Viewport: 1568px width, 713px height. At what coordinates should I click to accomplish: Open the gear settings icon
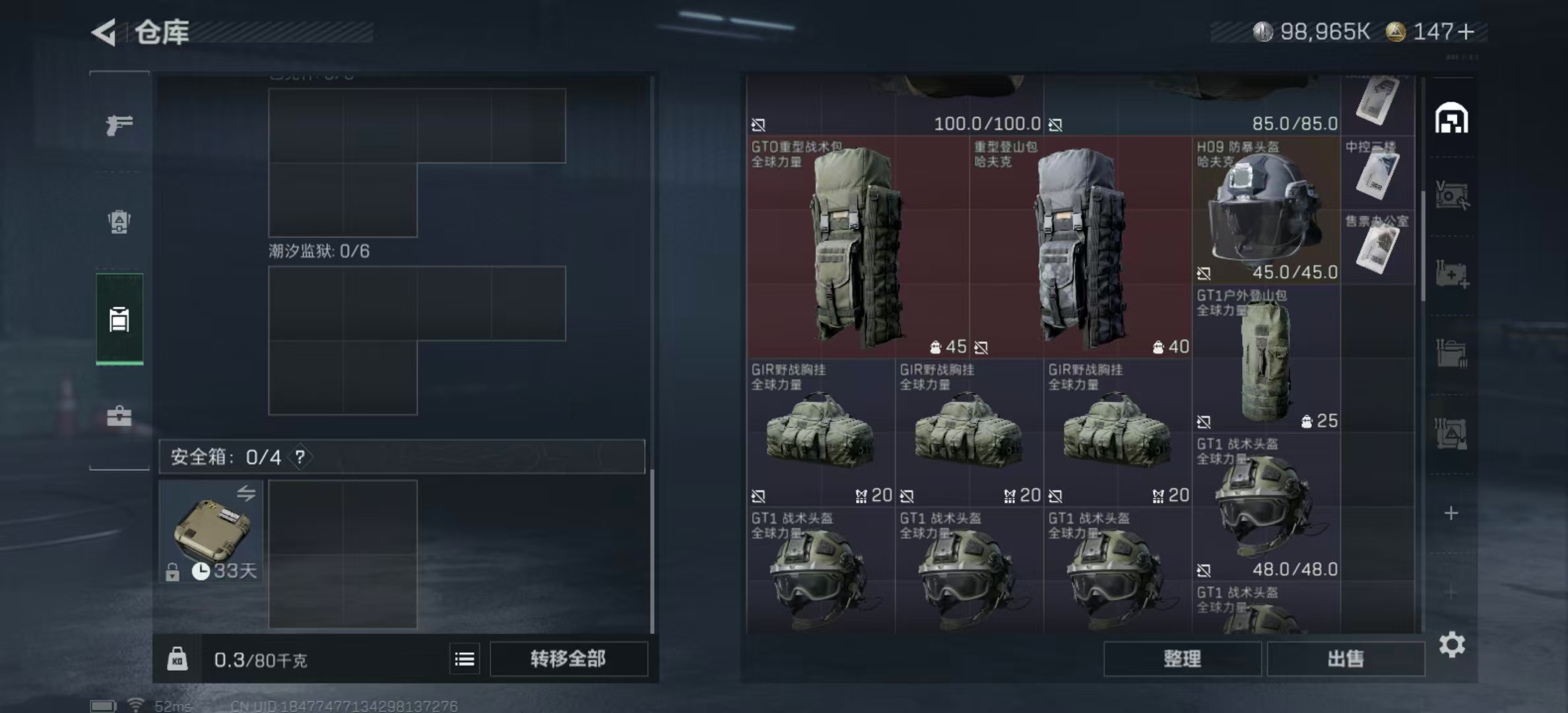(x=1452, y=644)
